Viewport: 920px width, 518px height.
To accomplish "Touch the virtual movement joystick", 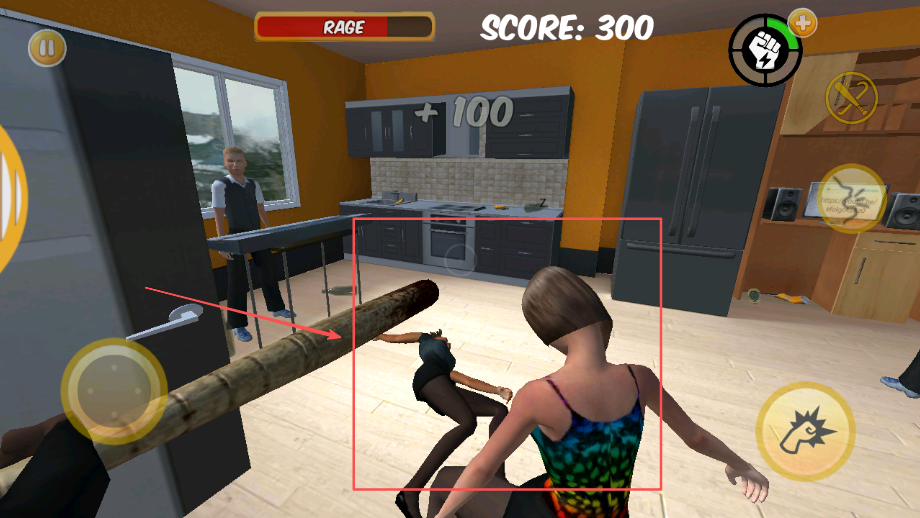I will click(113, 390).
